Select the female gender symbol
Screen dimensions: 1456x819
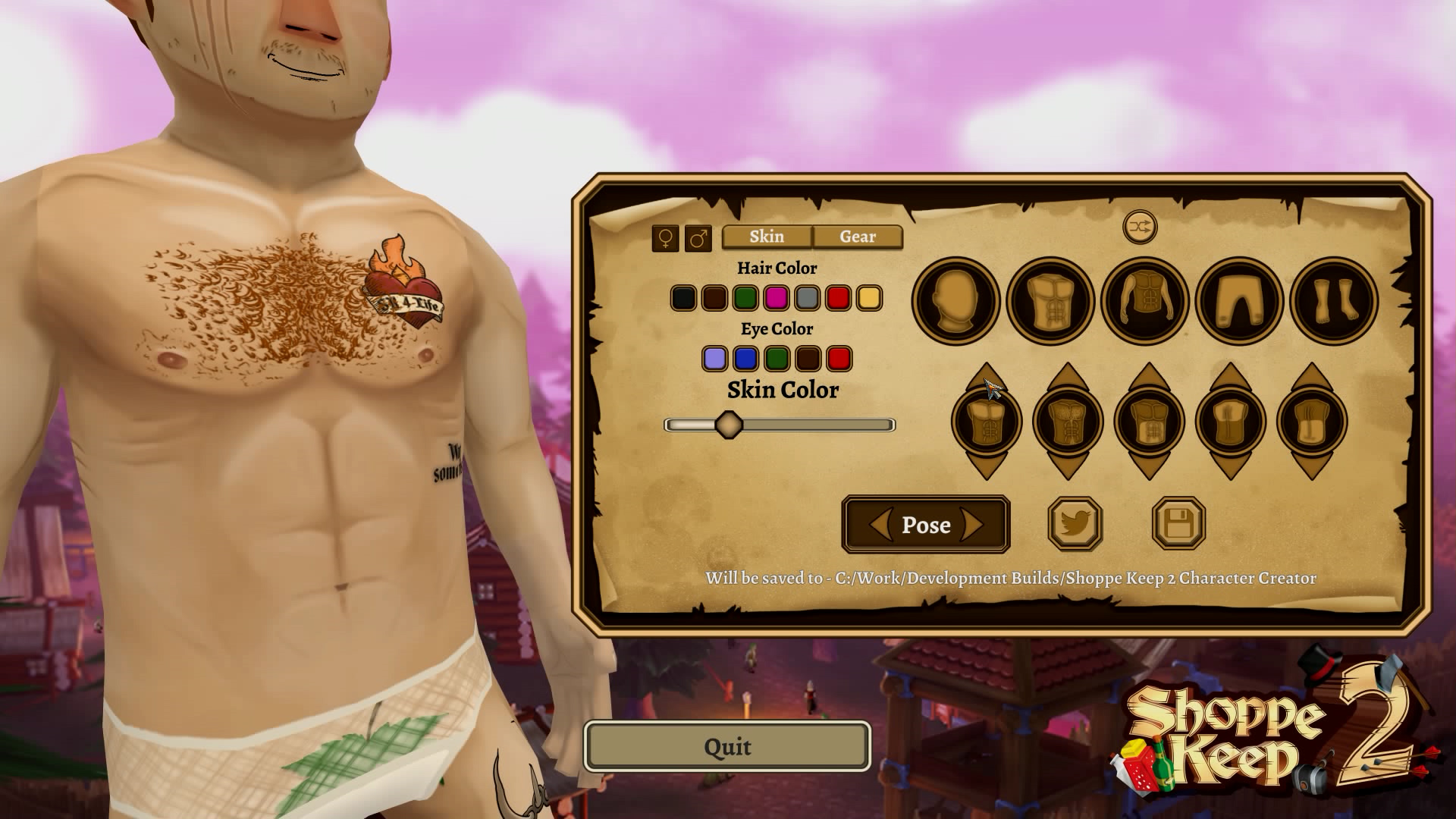[x=666, y=237]
